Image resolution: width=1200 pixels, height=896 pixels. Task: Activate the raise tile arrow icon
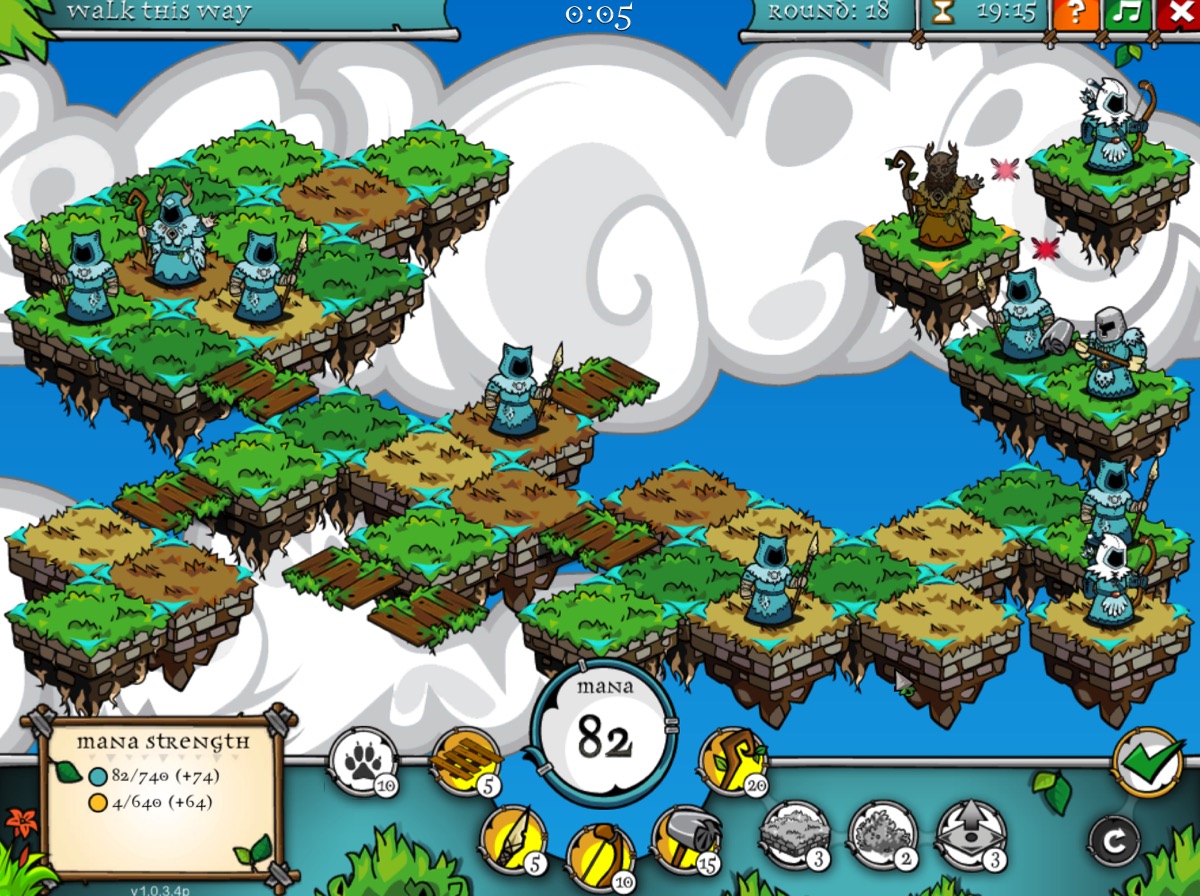[x=970, y=832]
